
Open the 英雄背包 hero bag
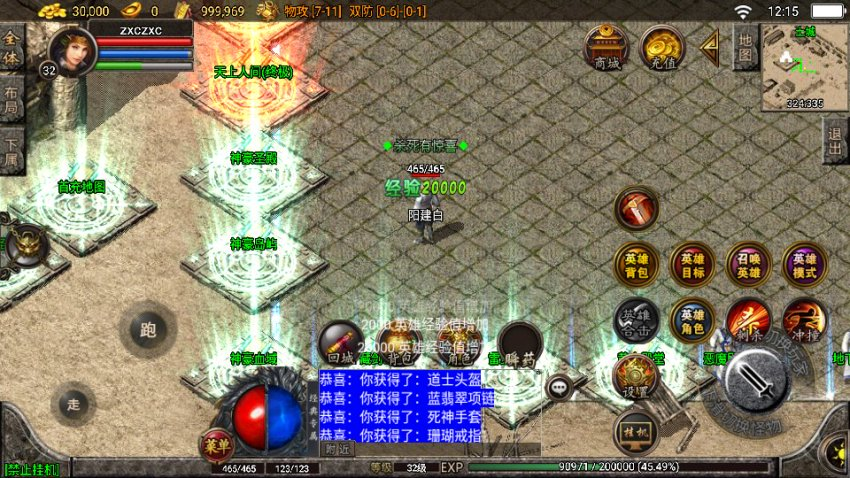click(636, 265)
